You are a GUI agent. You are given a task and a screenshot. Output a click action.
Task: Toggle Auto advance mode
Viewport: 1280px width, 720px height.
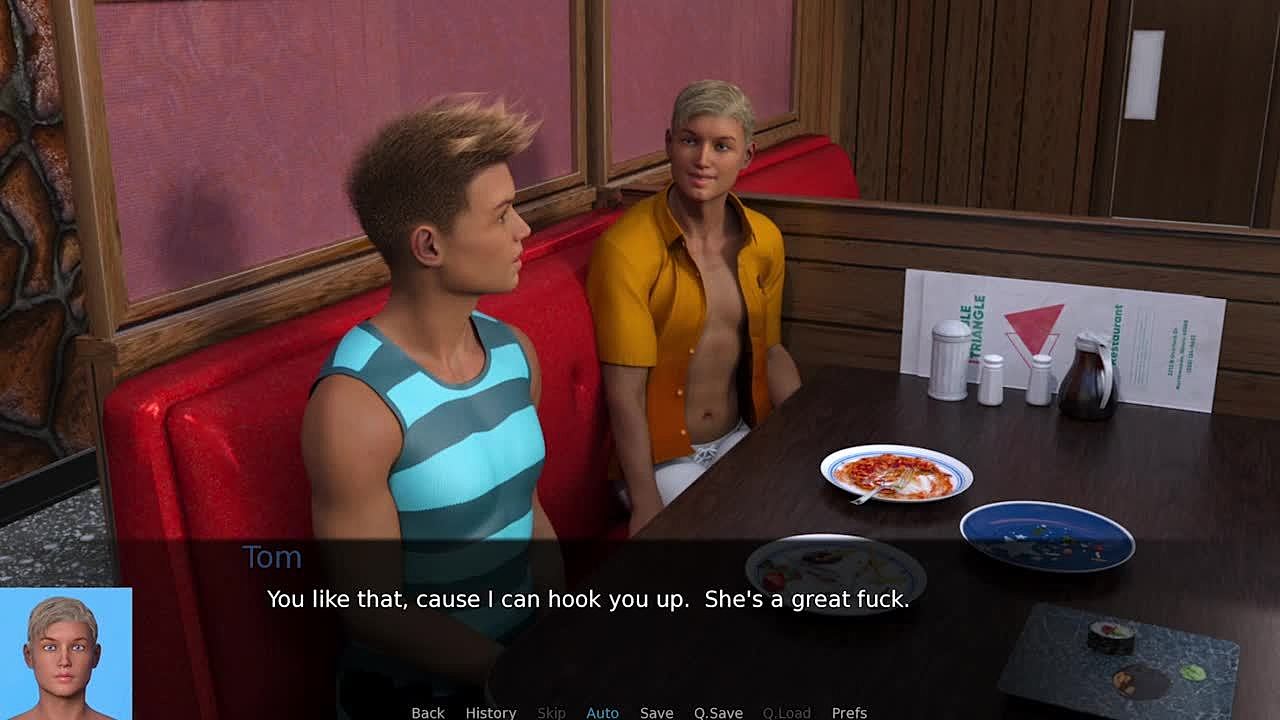(x=602, y=712)
